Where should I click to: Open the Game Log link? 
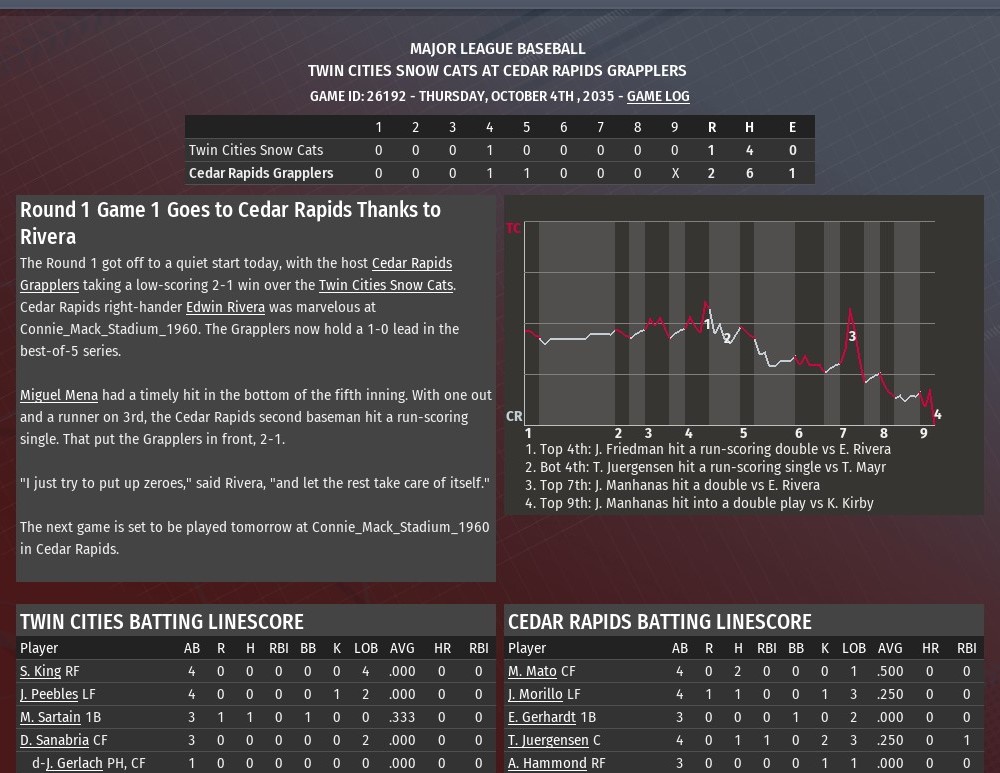point(658,96)
